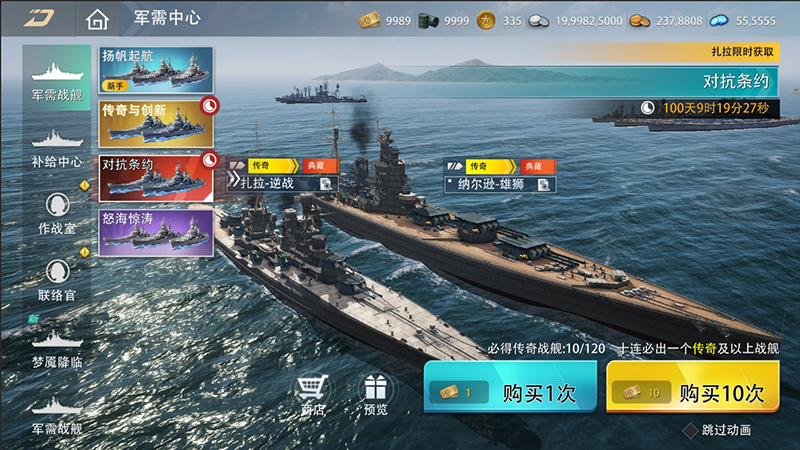Open the 预览 gift preview

coord(375,393)
